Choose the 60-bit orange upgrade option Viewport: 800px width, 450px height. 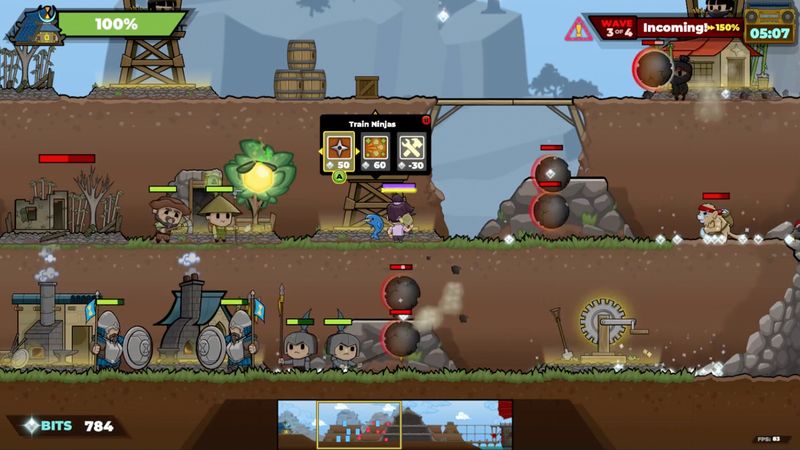pyautogui.click(x=376, y=148)
